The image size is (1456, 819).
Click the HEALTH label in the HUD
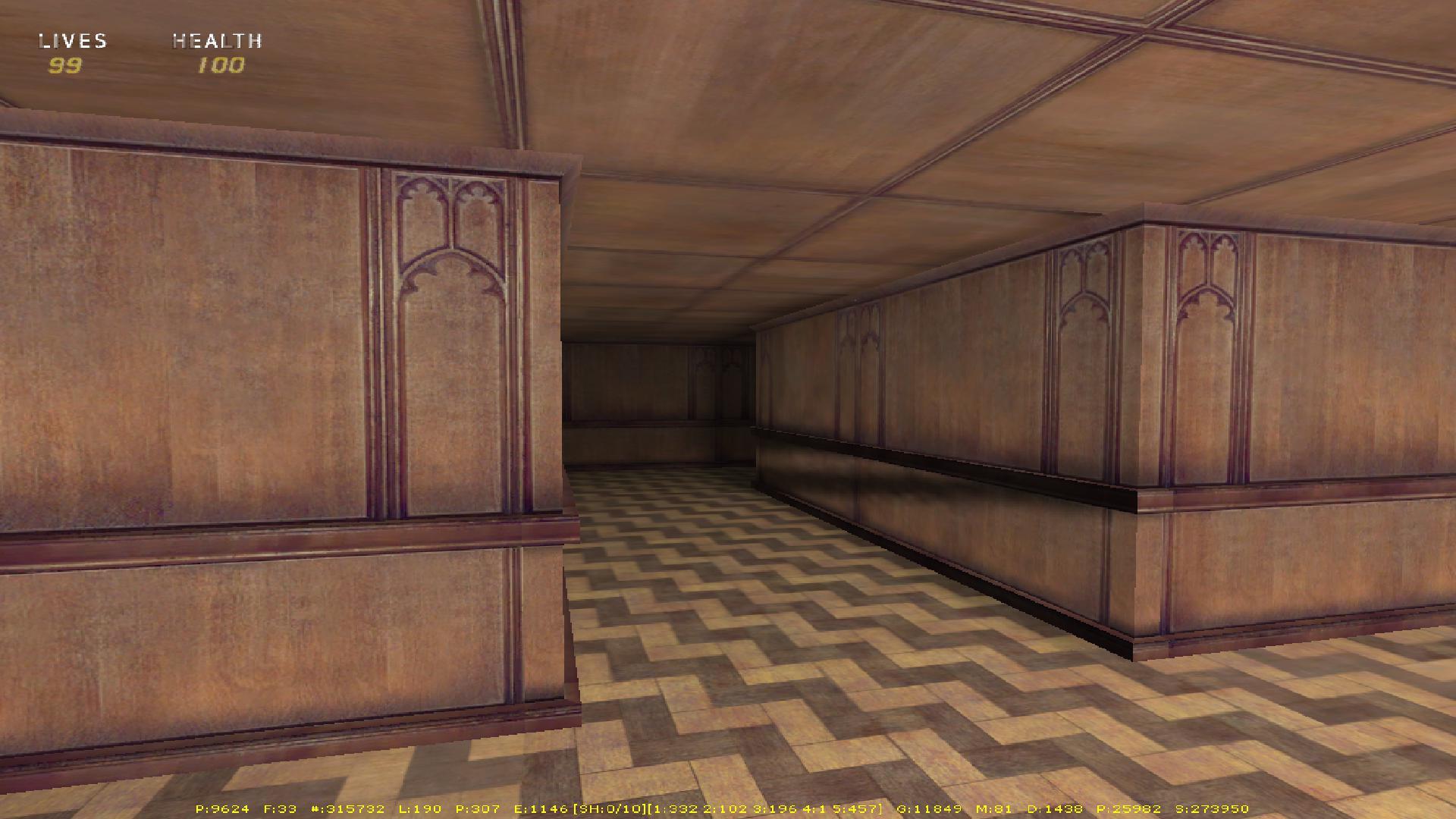pyautogui.click(x=218, y=42)
